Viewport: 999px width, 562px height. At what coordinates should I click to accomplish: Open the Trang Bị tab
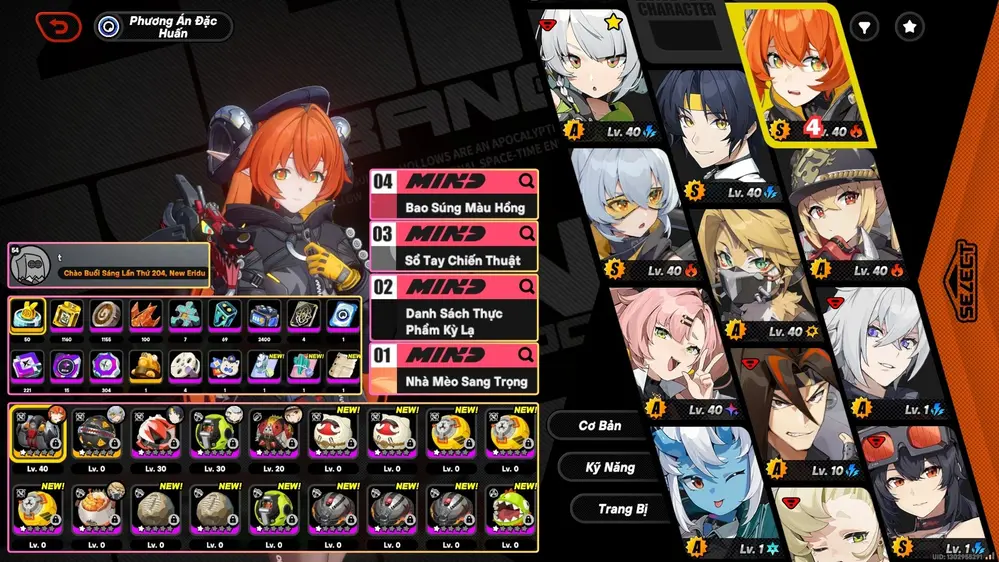(622, 509)
